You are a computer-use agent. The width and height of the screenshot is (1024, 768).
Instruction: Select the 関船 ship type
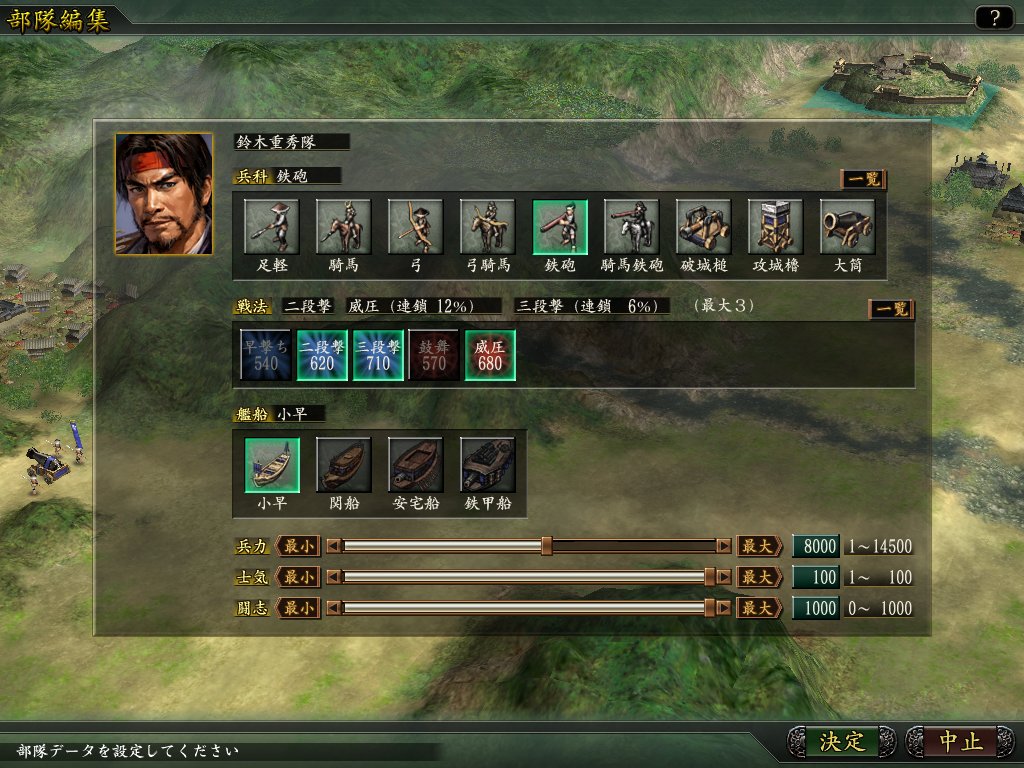coord(344,465)
